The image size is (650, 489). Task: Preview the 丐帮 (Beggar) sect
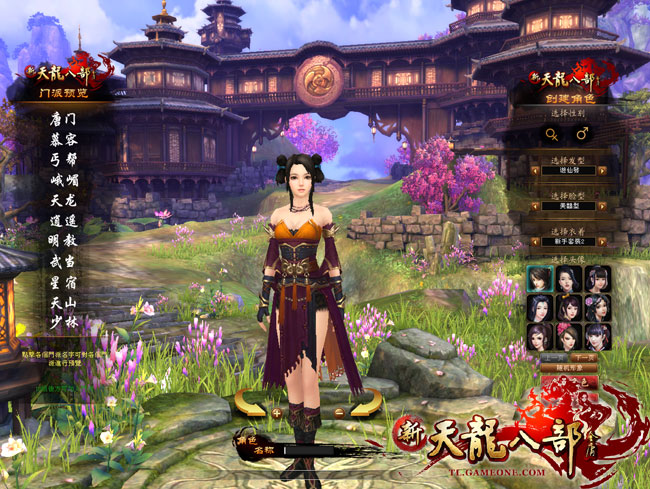[63, 159]
